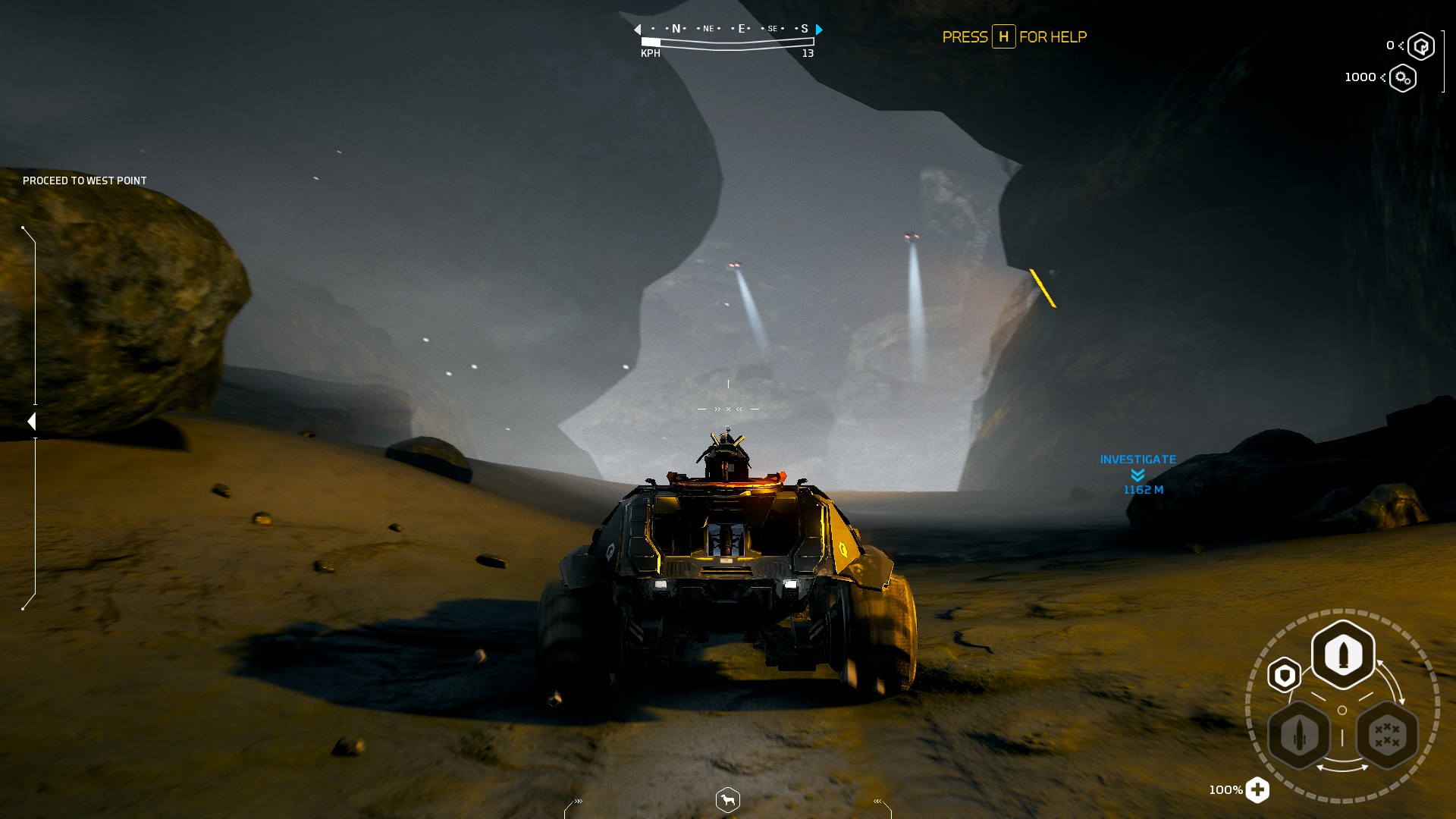The height and width of the screenshot is (819, 1456).
Task: Toggle the H help key indicator
Action: [1003, 37]
